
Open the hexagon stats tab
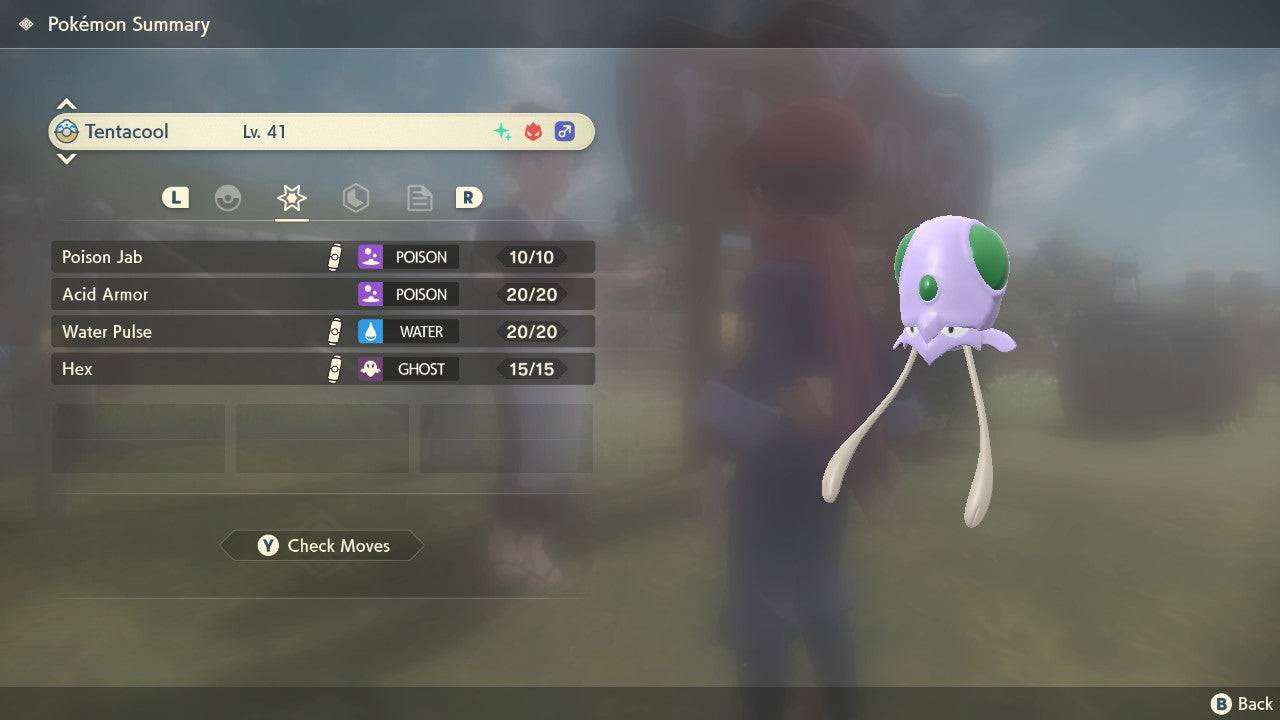(355, 198)
